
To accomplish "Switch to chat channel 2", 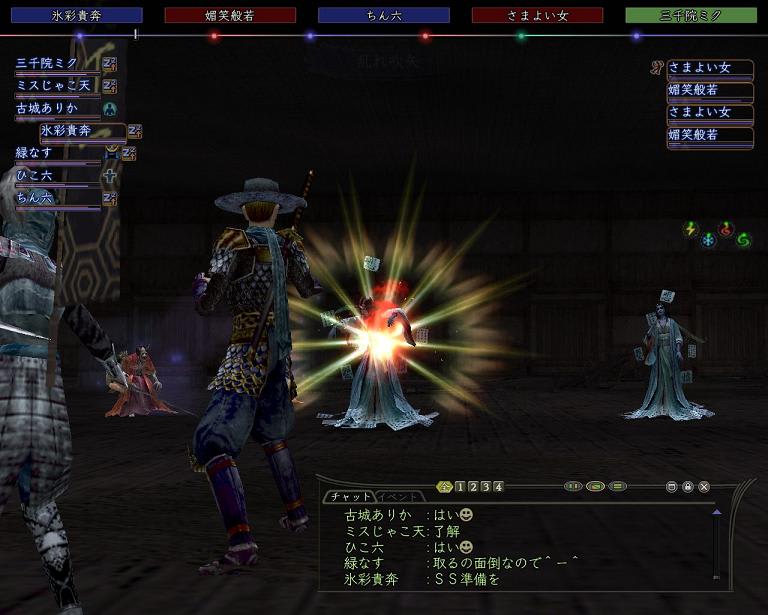I will click(x=473, y=487).
